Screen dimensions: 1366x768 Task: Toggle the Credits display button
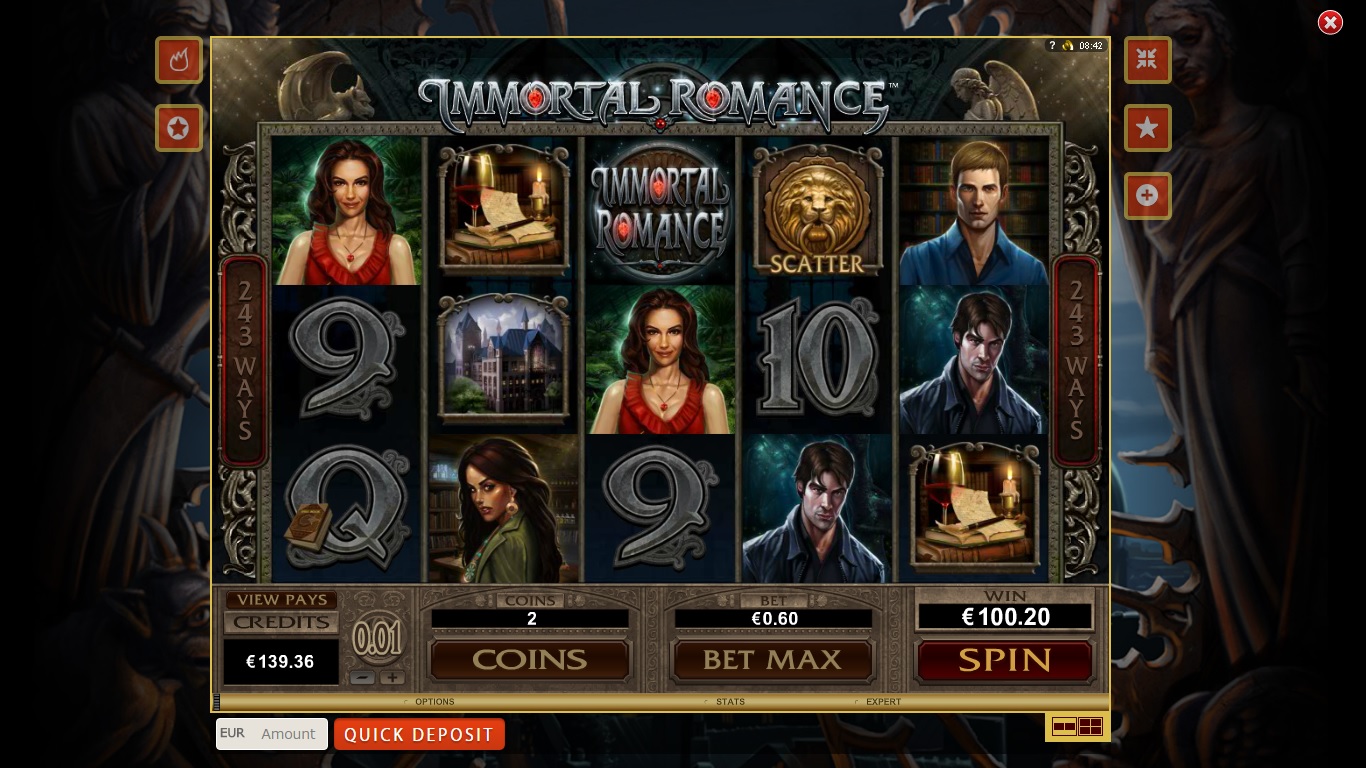coord(281,622)
